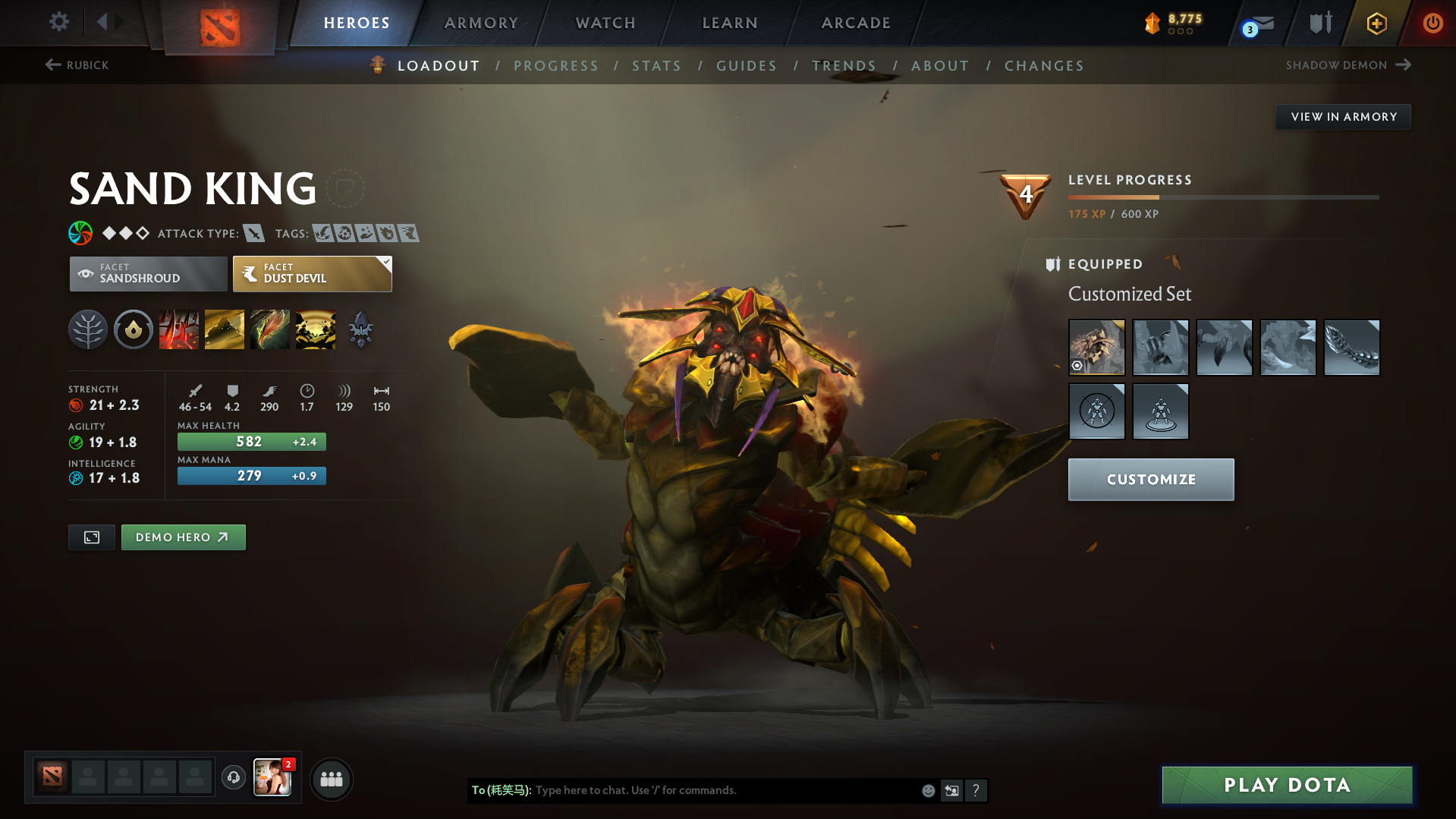Select the Burrowstrike ability icon
The width and height of the screenshot is (1456, 819).
click(x=179, y=329)
